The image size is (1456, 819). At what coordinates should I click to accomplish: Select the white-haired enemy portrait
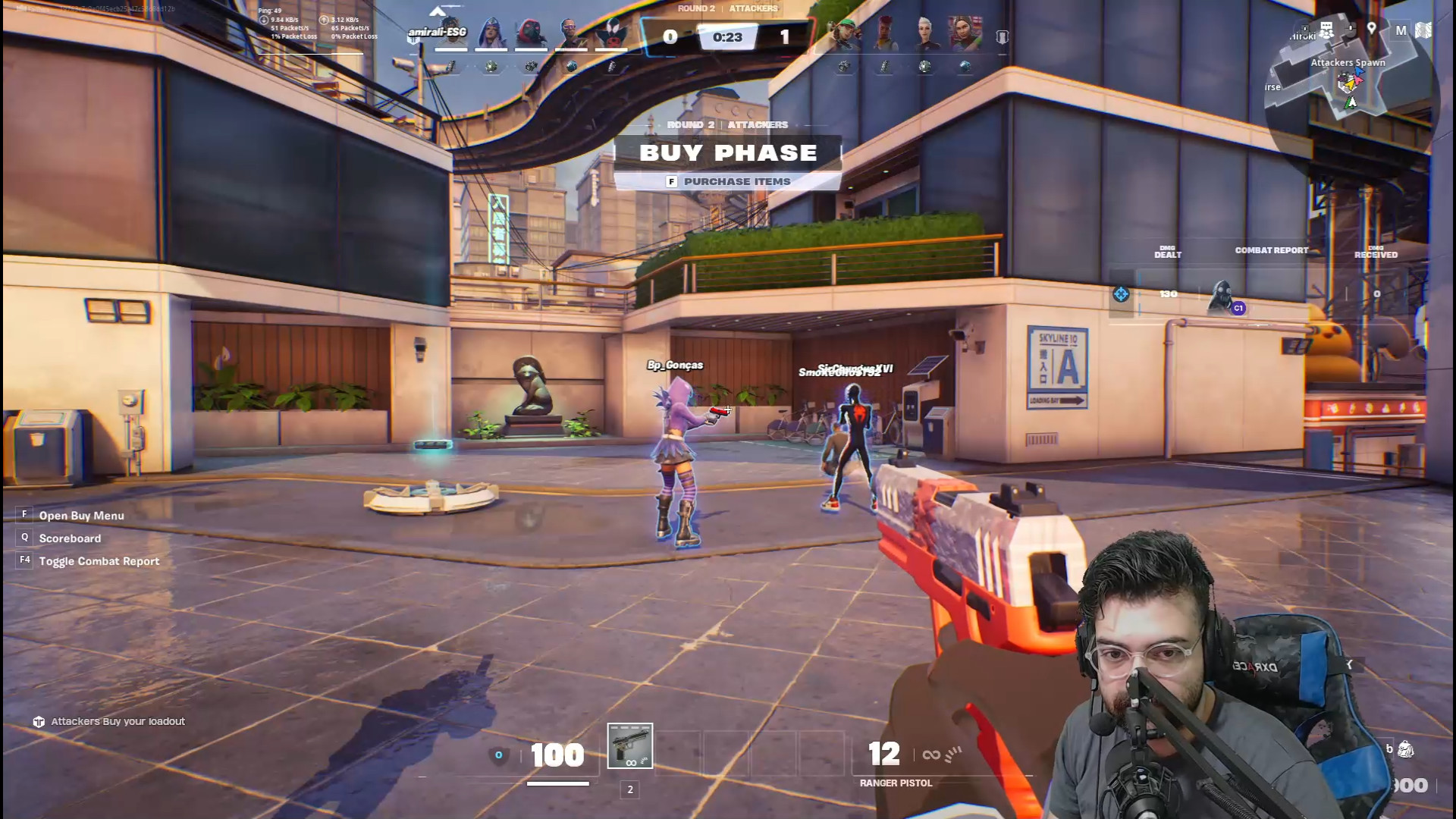click(x=924, y=33)
